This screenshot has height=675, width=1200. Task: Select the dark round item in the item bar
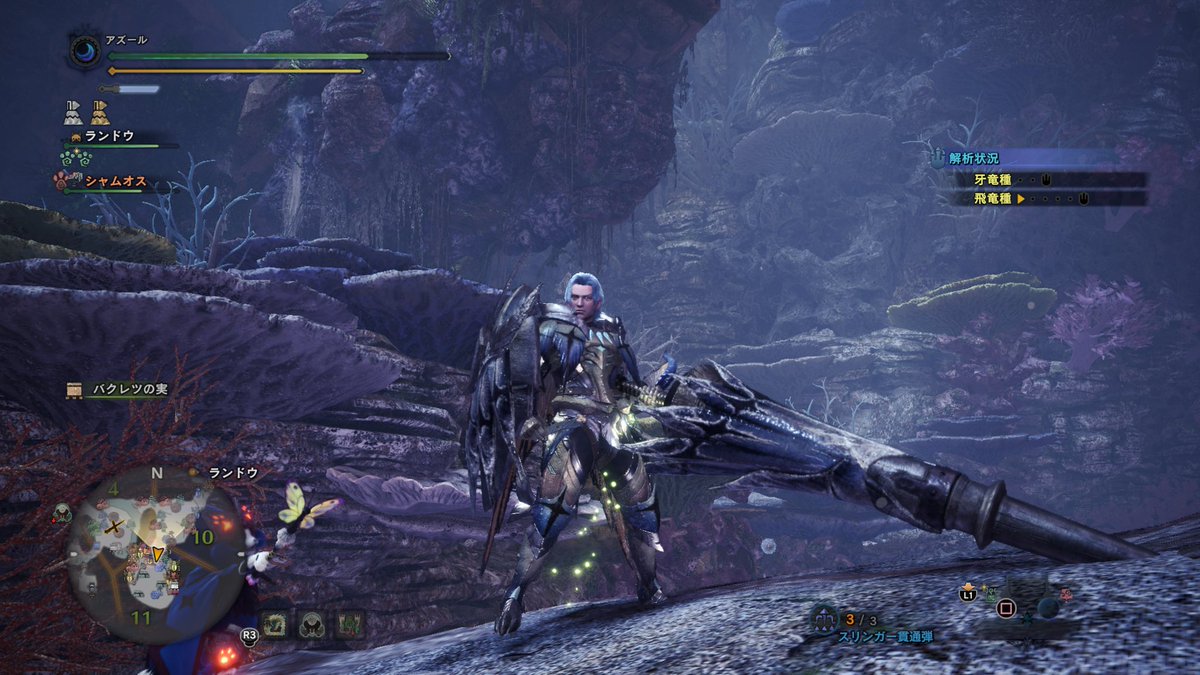click(x=1045, y=607)
